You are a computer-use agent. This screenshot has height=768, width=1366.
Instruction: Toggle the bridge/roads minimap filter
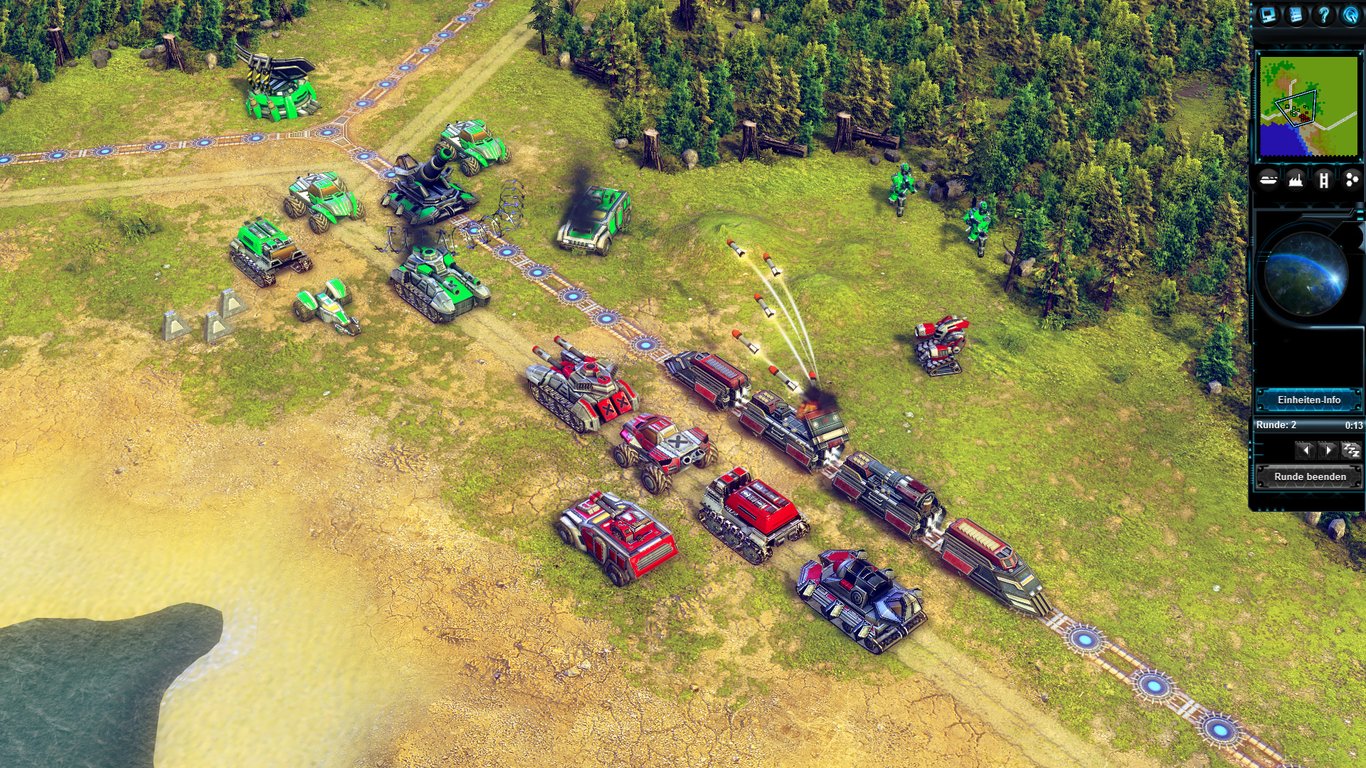click(1322, 179)
